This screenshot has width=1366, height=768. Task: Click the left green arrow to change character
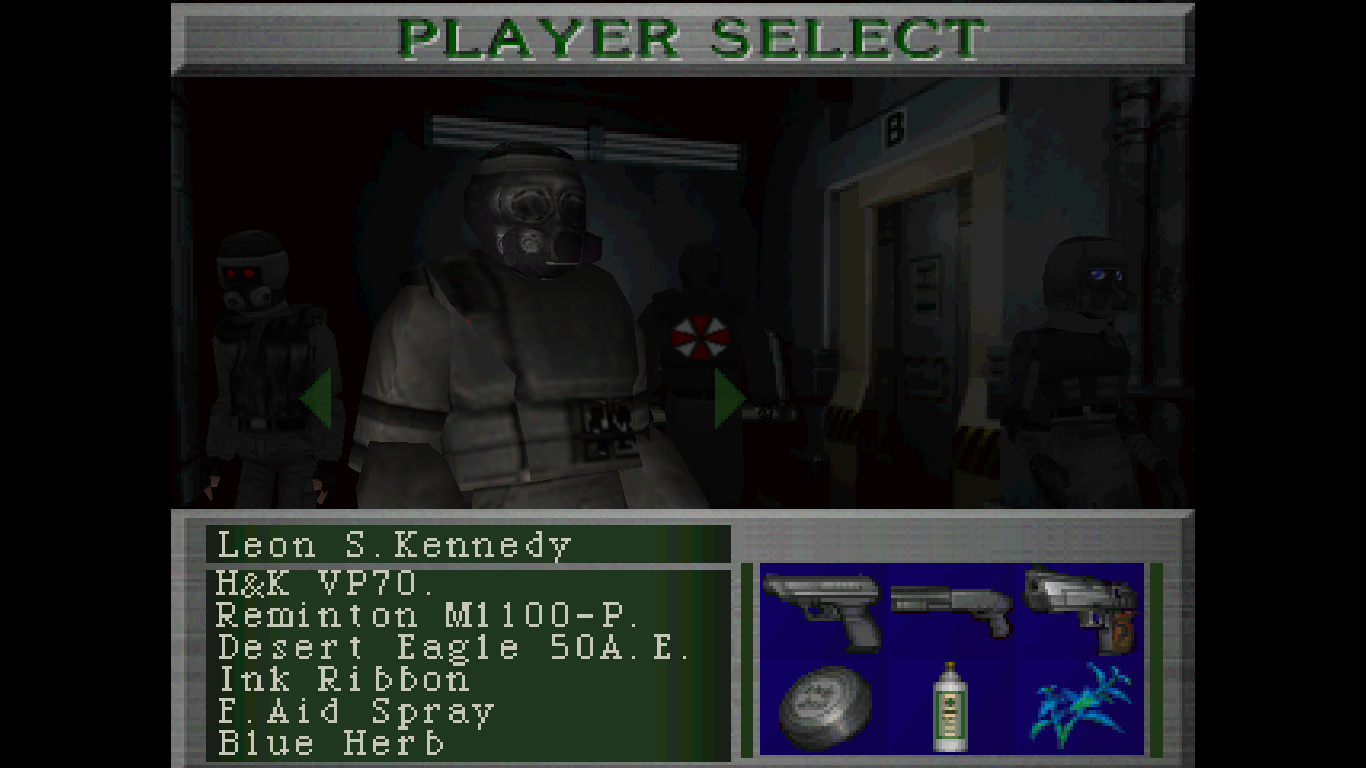pos(316,398)
